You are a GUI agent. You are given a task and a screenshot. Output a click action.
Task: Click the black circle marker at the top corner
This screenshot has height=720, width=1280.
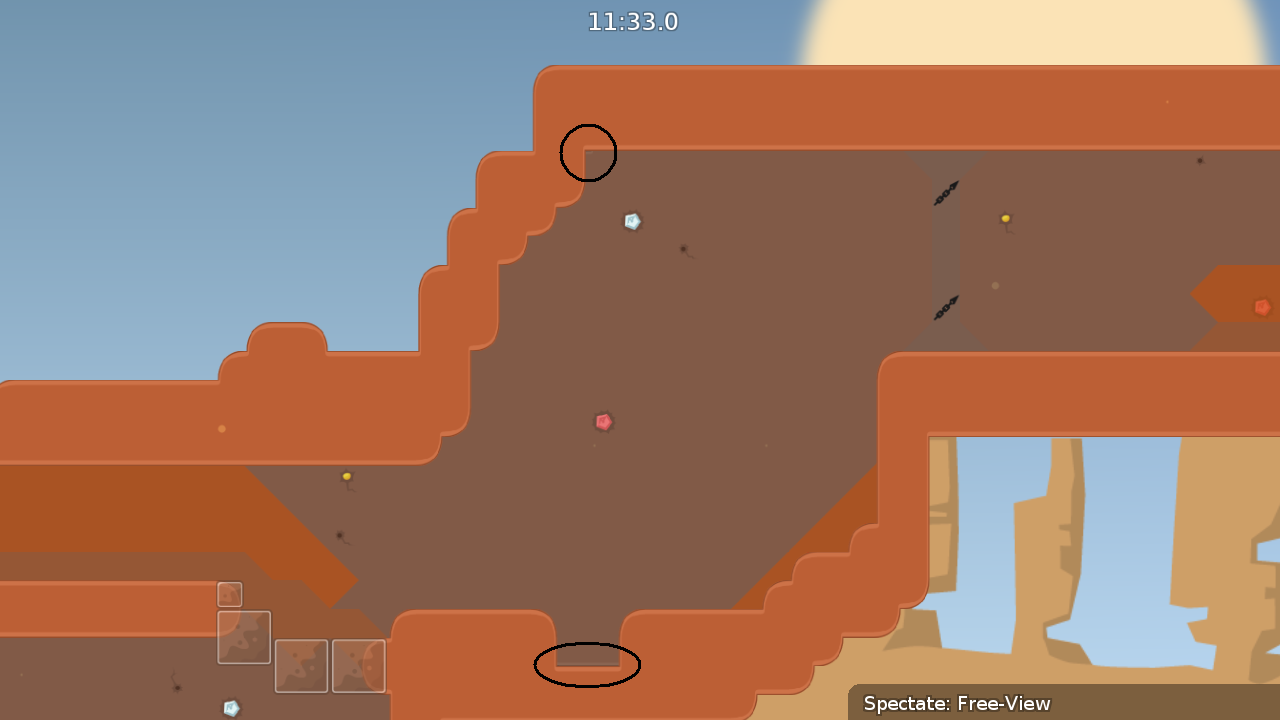click(589, 152)
